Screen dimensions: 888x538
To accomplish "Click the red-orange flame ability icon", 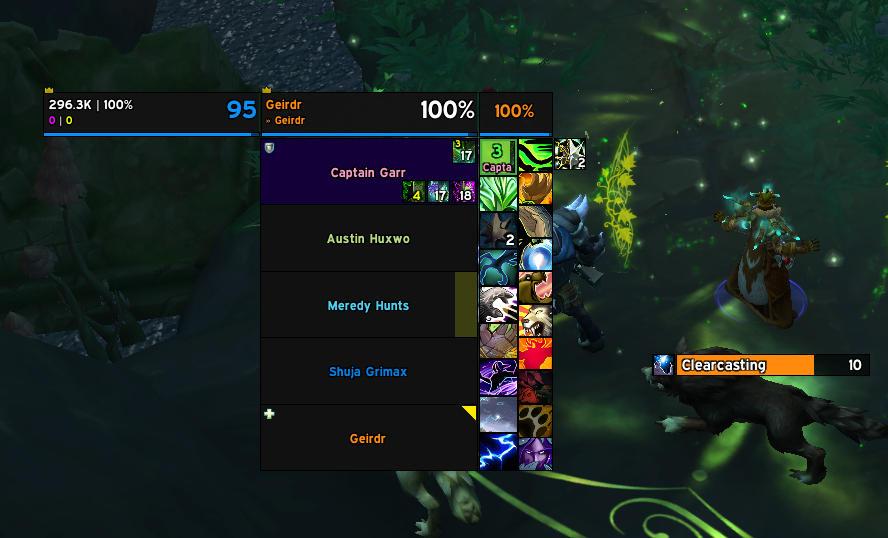I will tap(535, 353).
